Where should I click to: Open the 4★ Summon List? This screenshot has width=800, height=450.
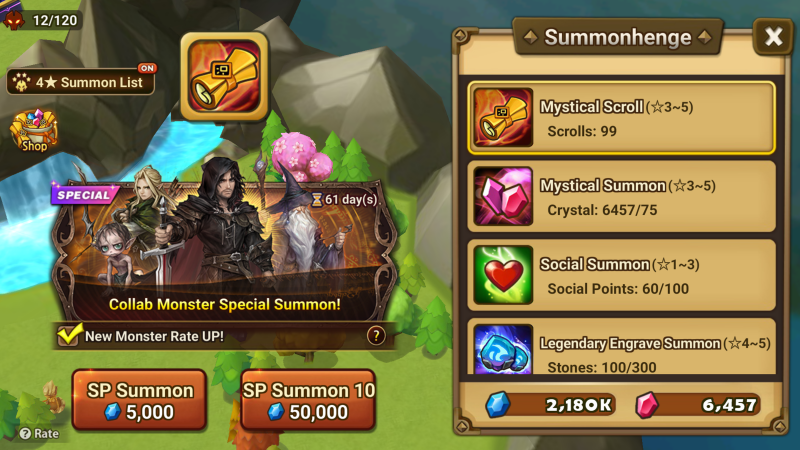(82, 82)
